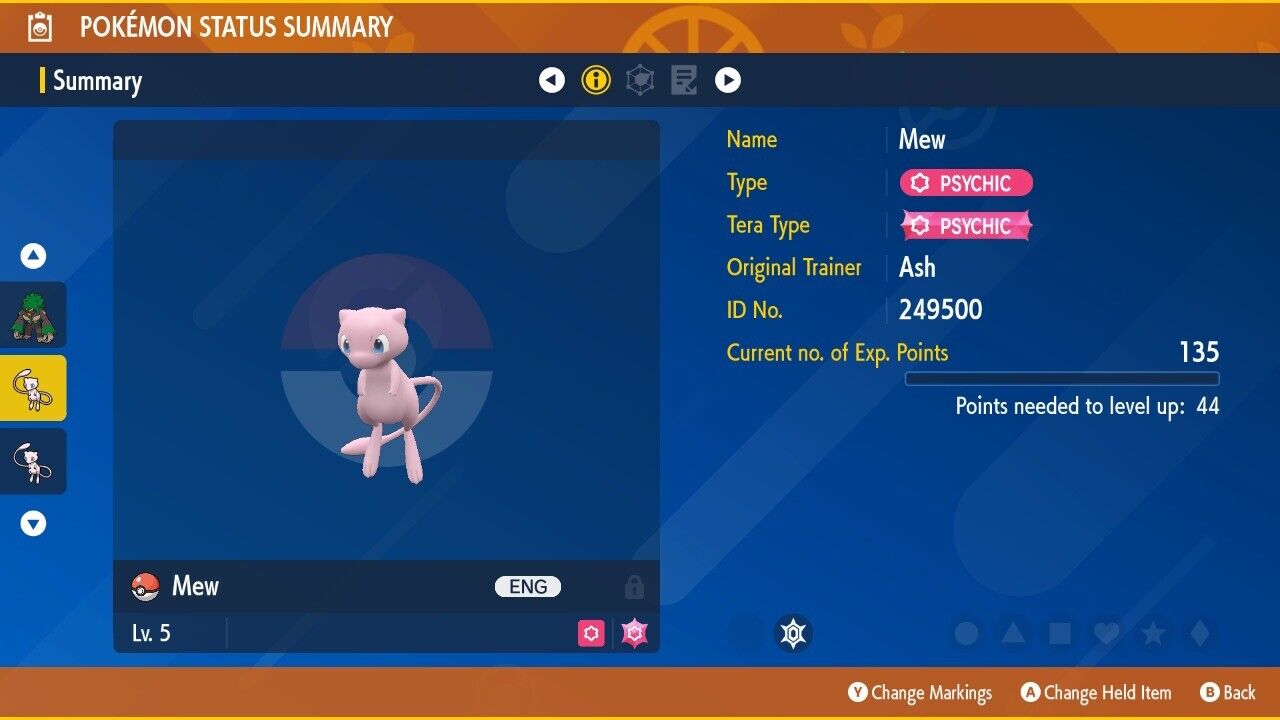The height and width of the screenshot is (720, 1280).
Task: Choose Change Held Item option
Action: point(1096,693)
